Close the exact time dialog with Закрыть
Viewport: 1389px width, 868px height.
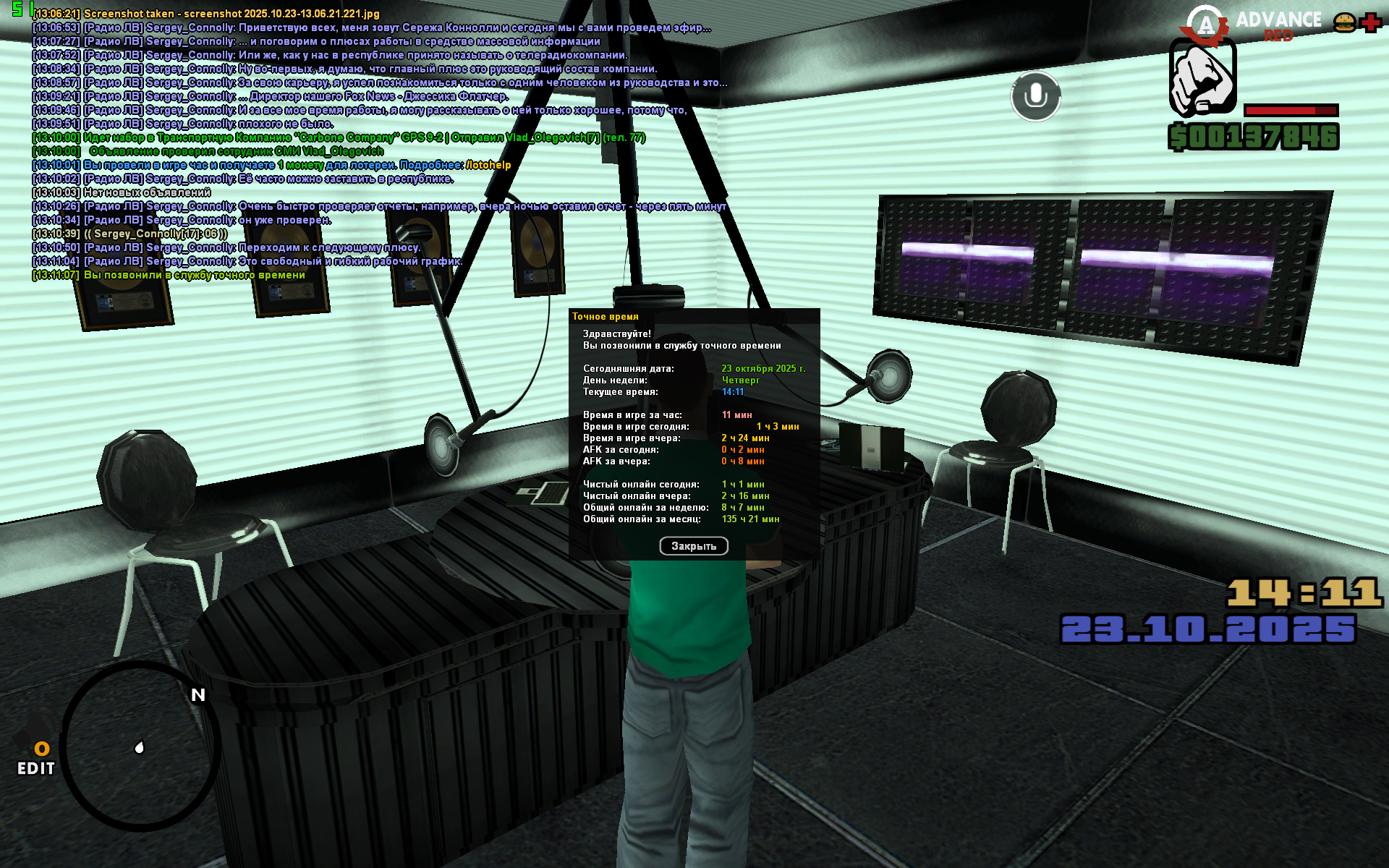pos(693,546)
